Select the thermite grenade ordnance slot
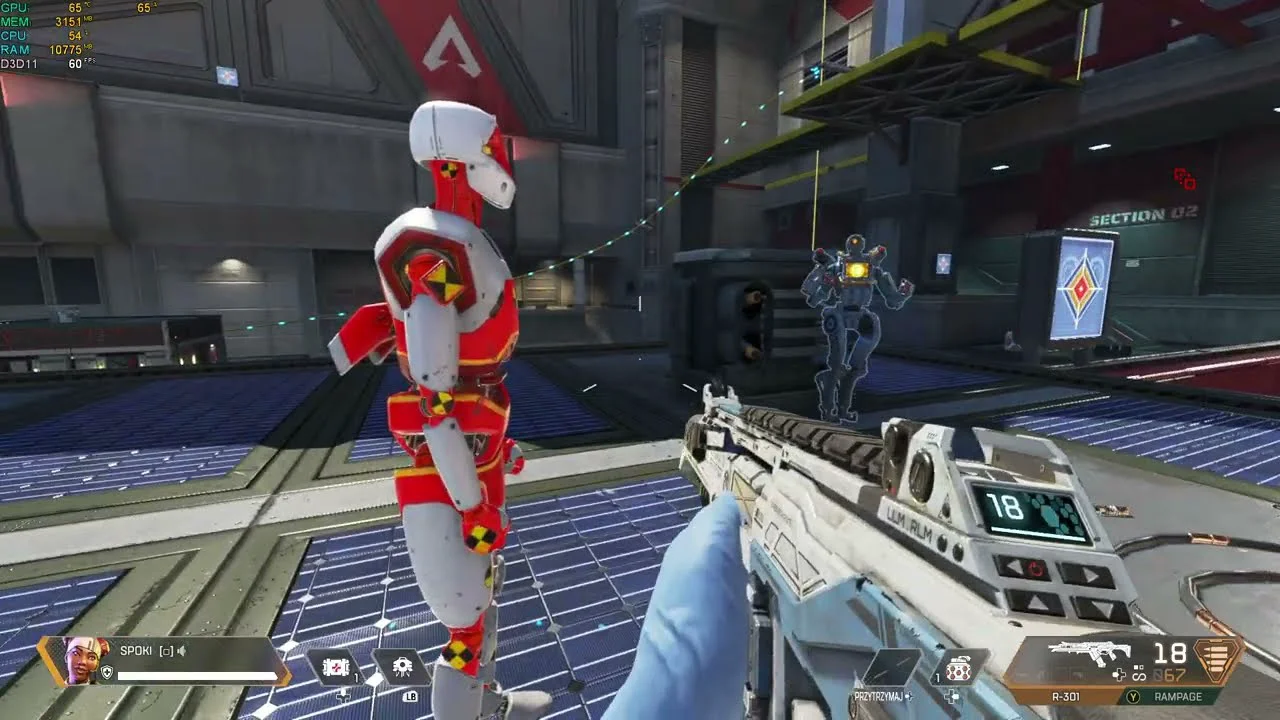This screenshot has width=1280, height=720. point(959,667)
